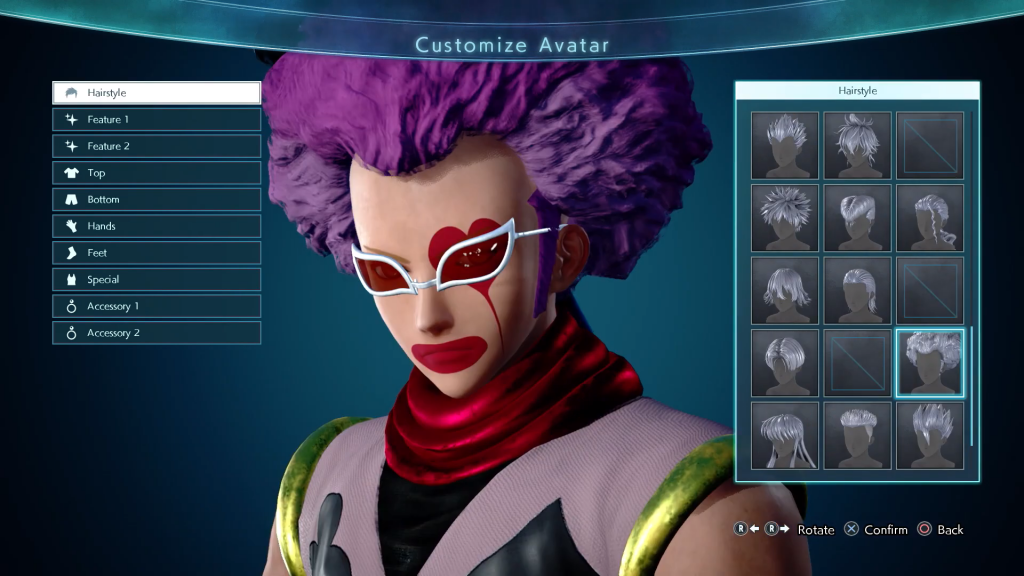
Task: Open the Hands category
Action: (157, 226)
